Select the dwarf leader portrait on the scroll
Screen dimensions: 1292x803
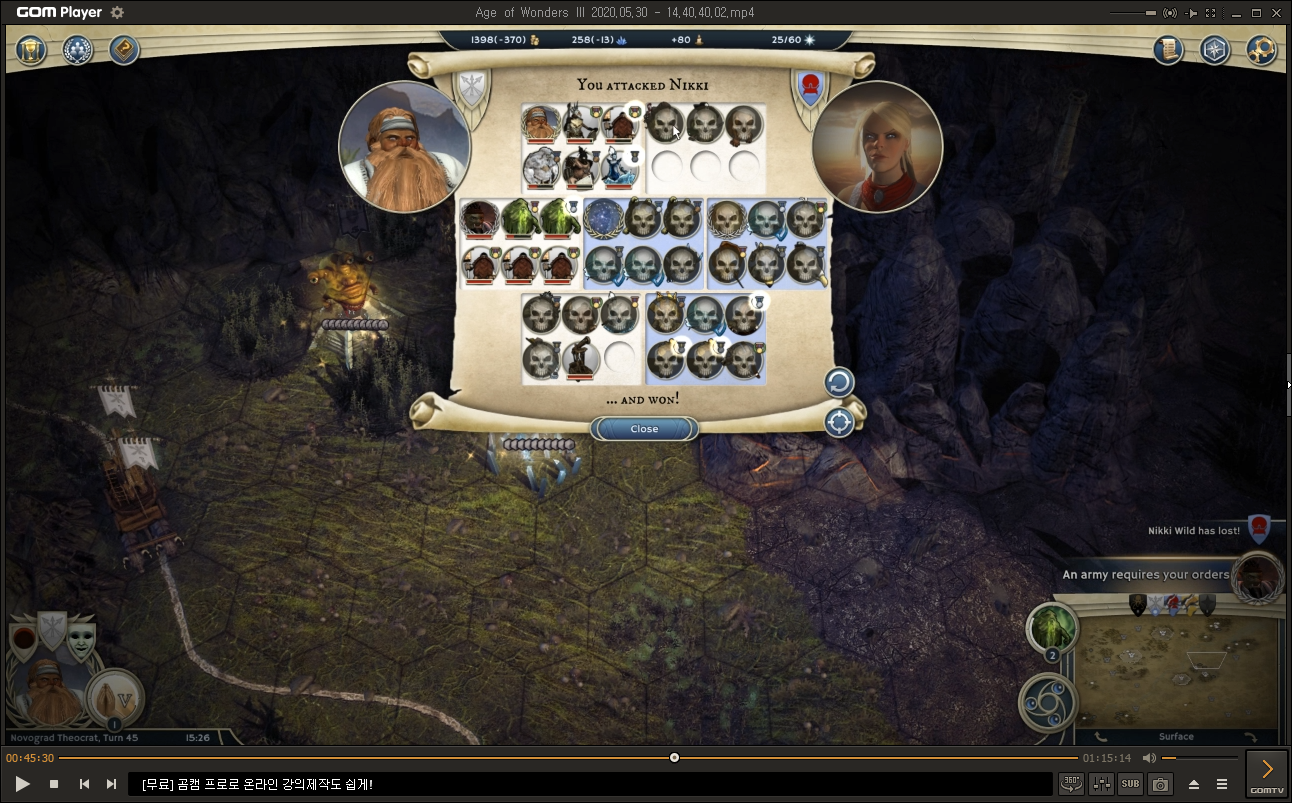[404, 147]
